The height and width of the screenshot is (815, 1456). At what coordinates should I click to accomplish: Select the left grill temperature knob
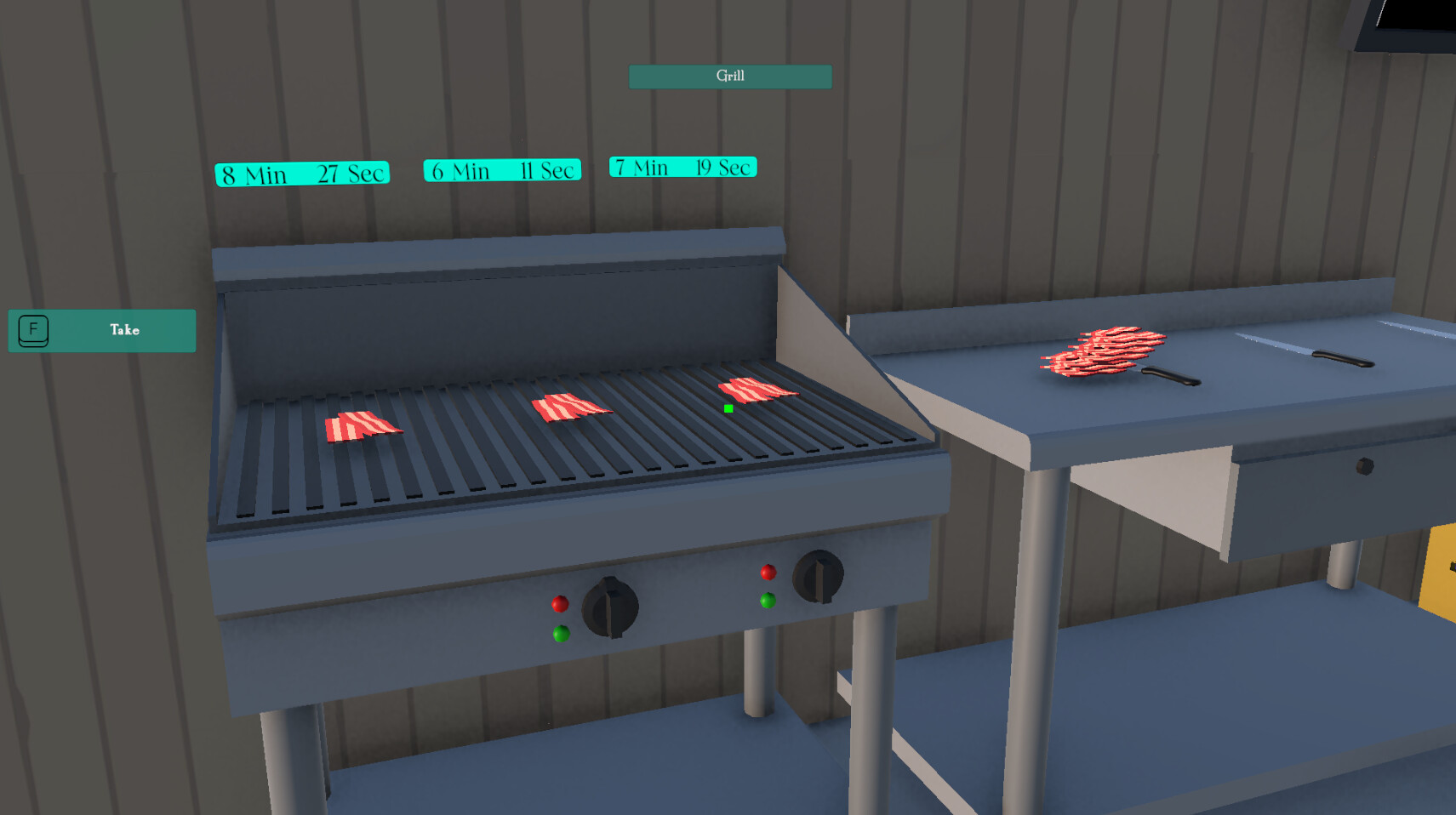(609, 604)
